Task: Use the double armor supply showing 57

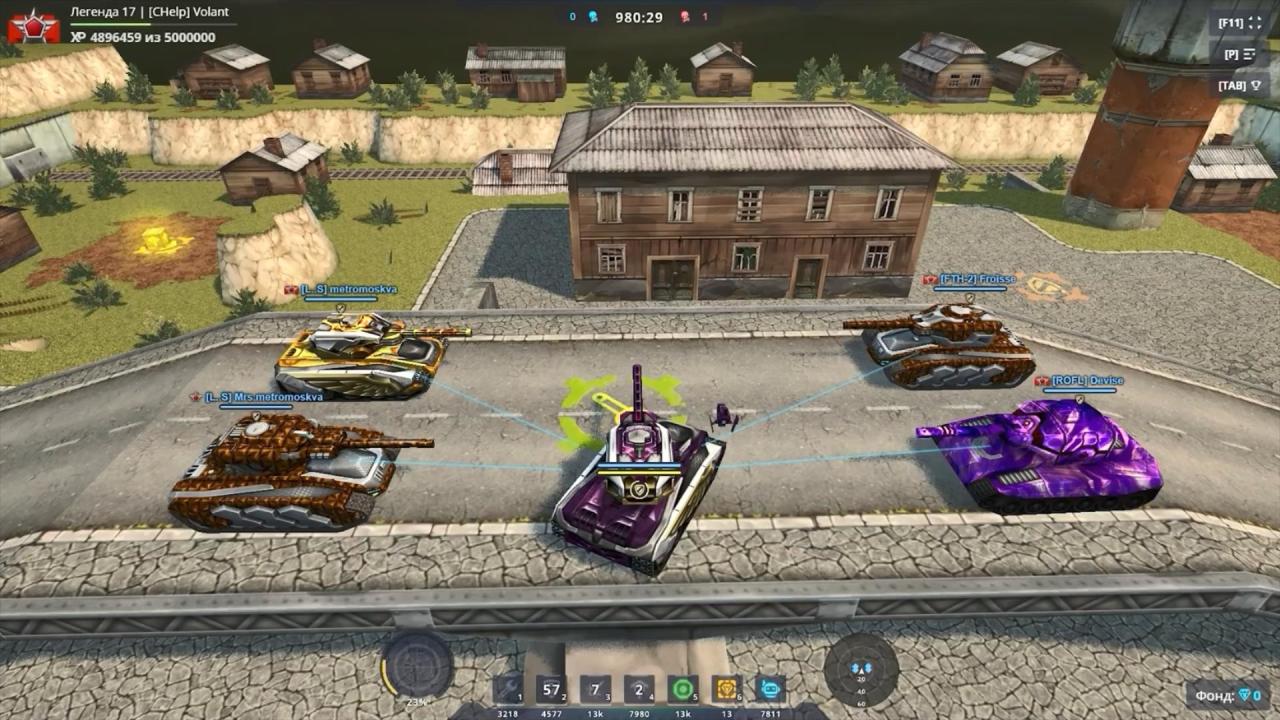Action: pyautogui.click(x=552, y=690)
